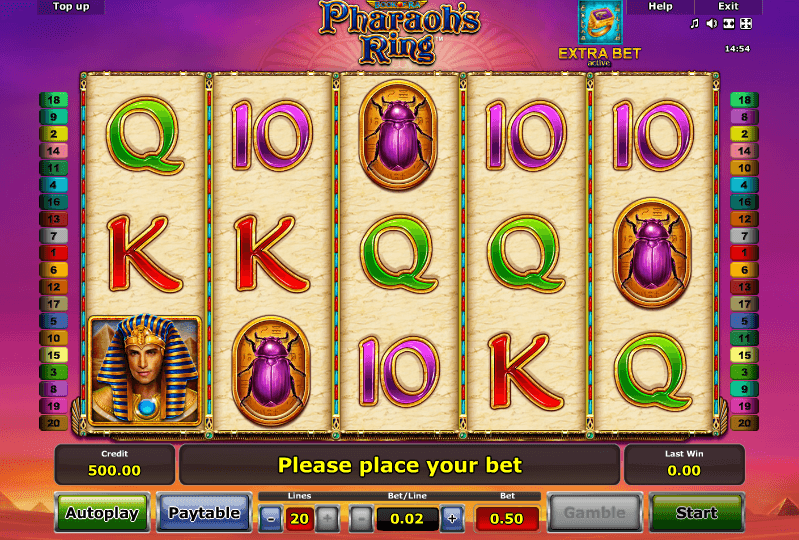Click the horizontal-arrows screen size icon

click(x=729, y=23)
